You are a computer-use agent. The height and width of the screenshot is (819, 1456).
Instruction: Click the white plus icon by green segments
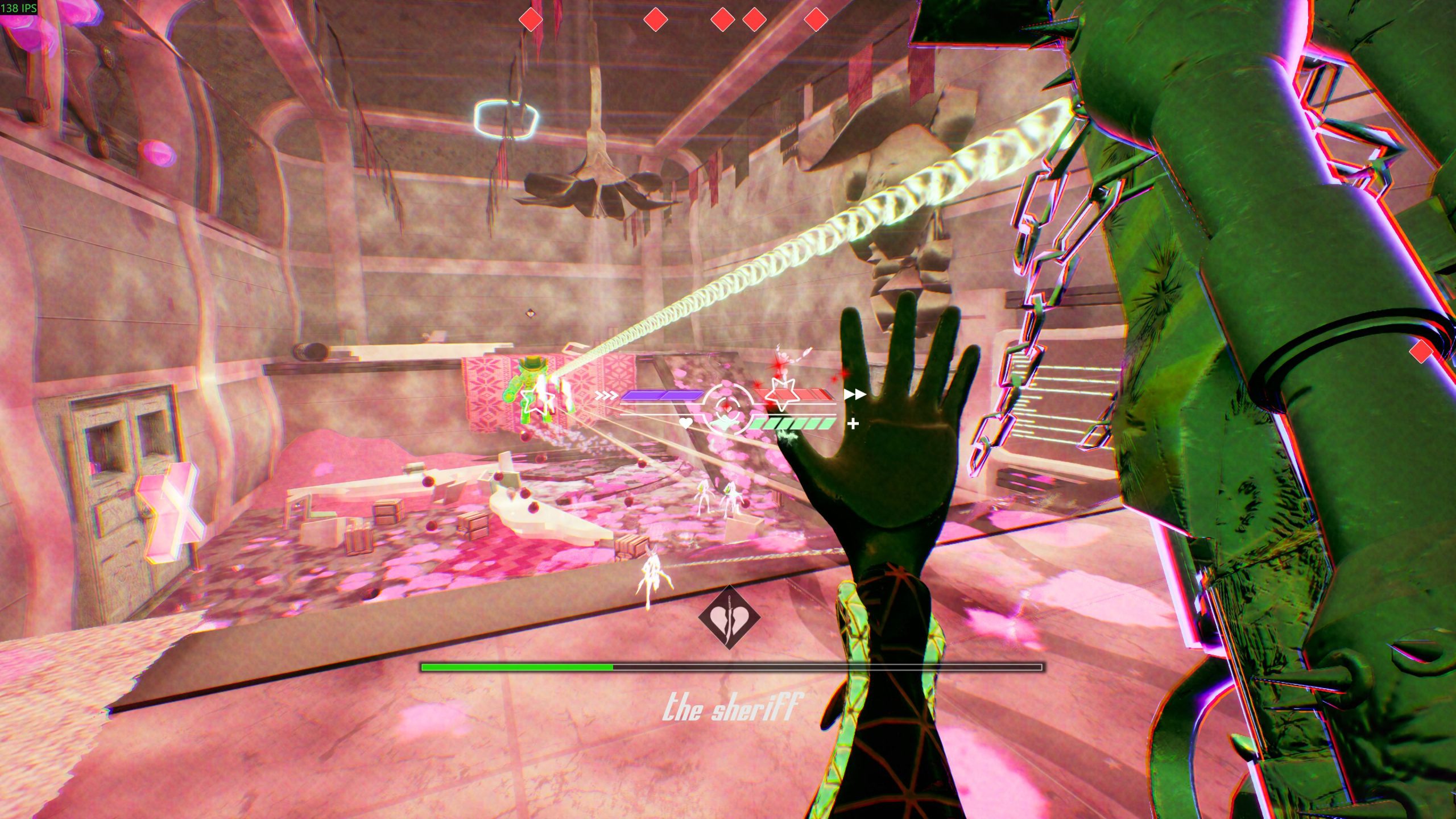click(853, 424)
